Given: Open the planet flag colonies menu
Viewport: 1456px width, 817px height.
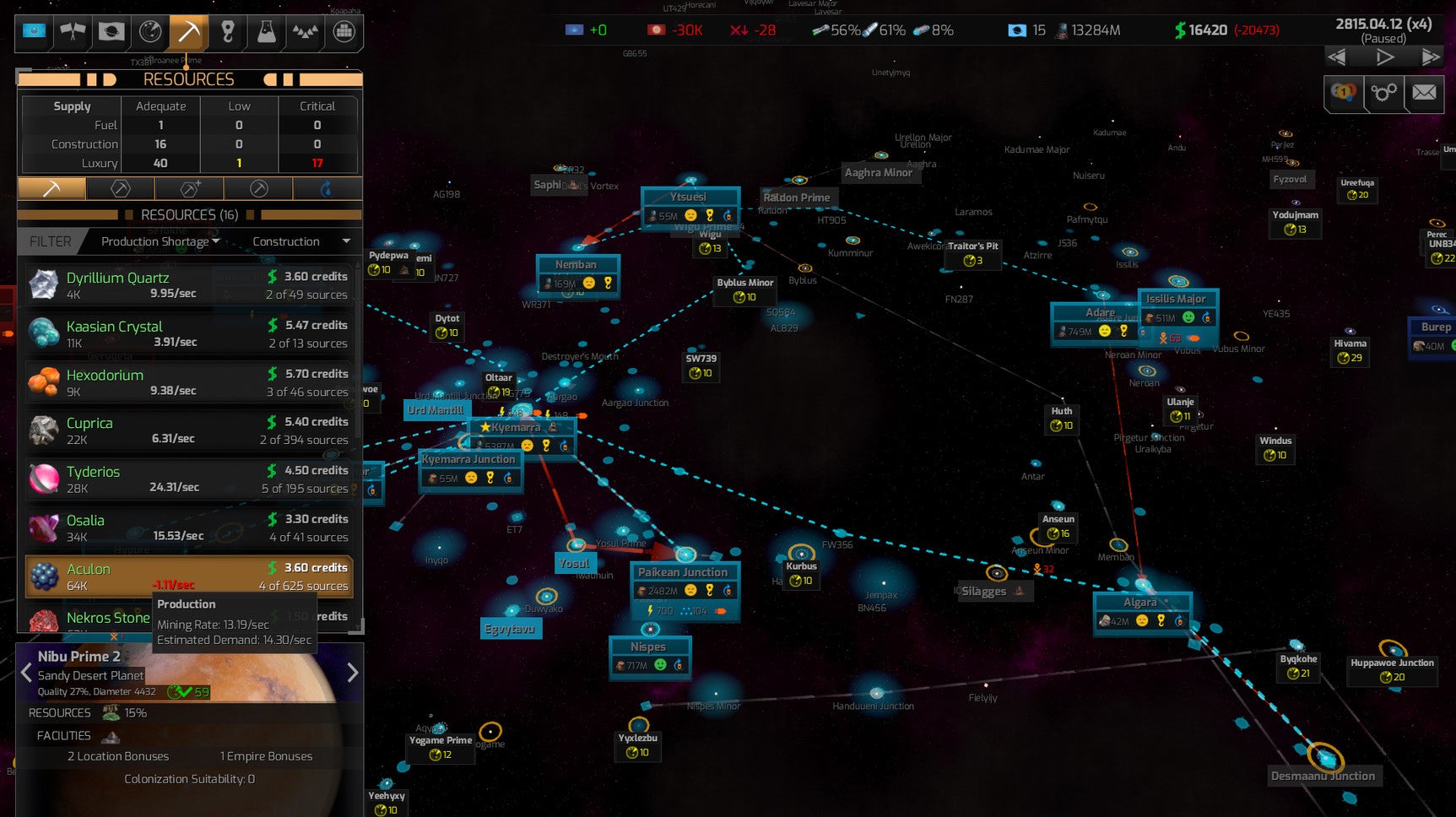Looking at the screenshot, I should point(111,32).
